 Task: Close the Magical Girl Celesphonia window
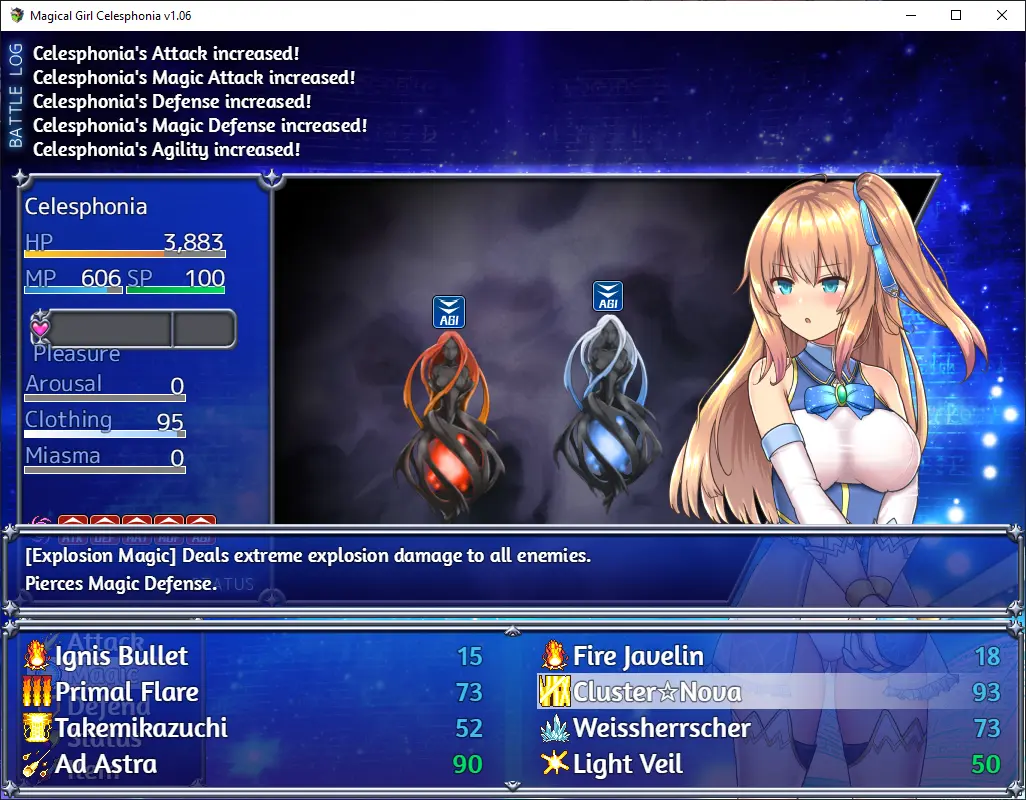pyautogui.click(x=1002, y=15)
